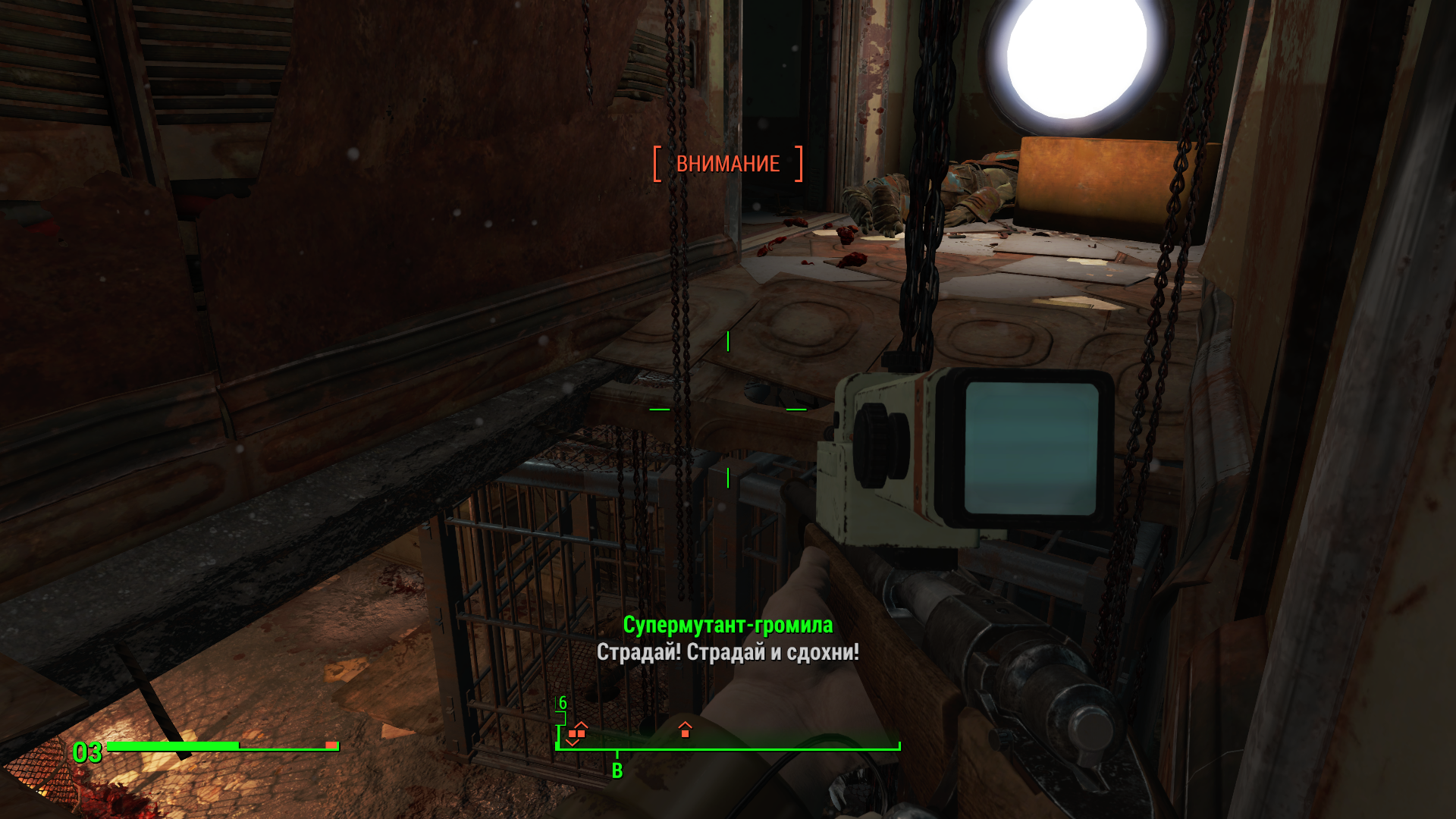Click the ВНИМАНИЕ stealth indicator
The width and height of the screenshot is (1456, 819).
click(x=728, y=164)
